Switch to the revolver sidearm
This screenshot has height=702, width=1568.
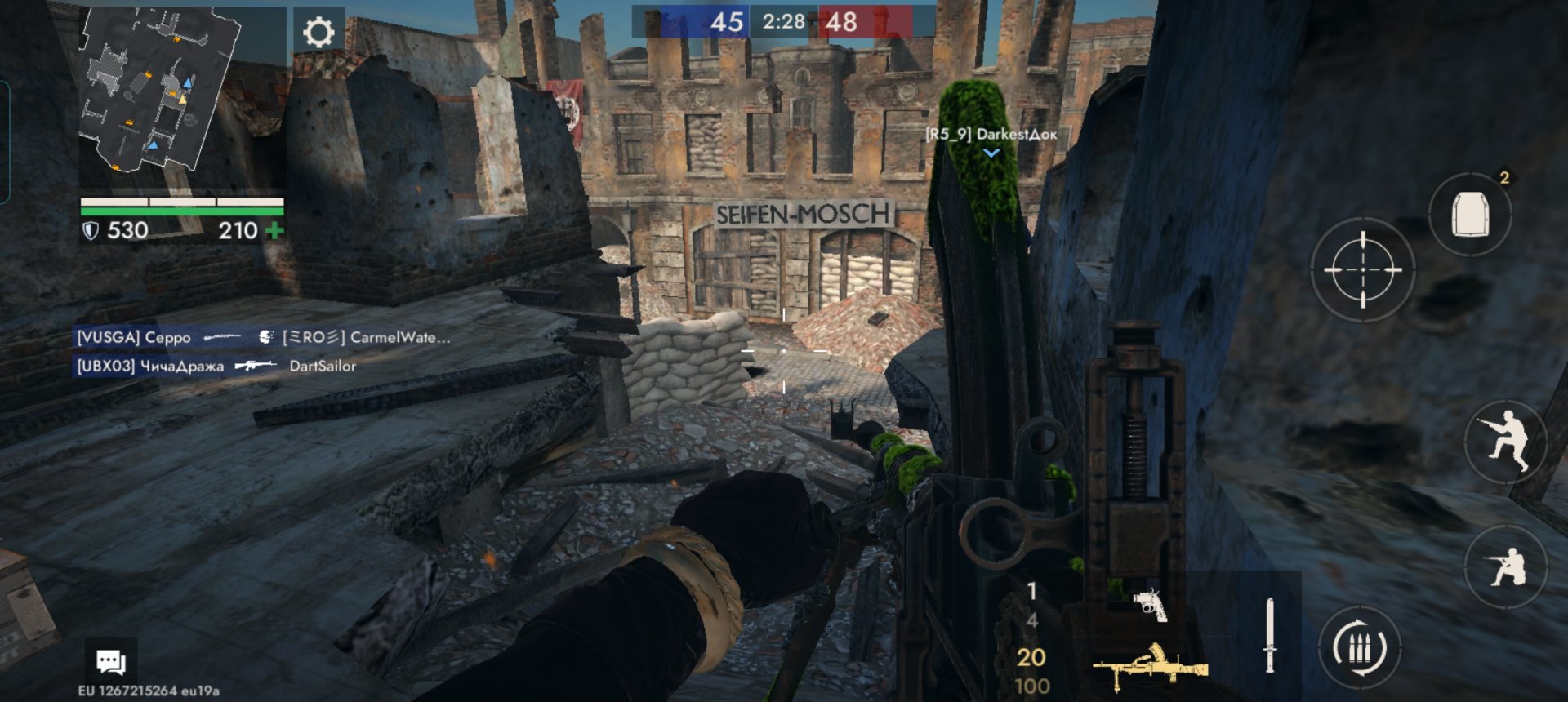(1150, 606)
